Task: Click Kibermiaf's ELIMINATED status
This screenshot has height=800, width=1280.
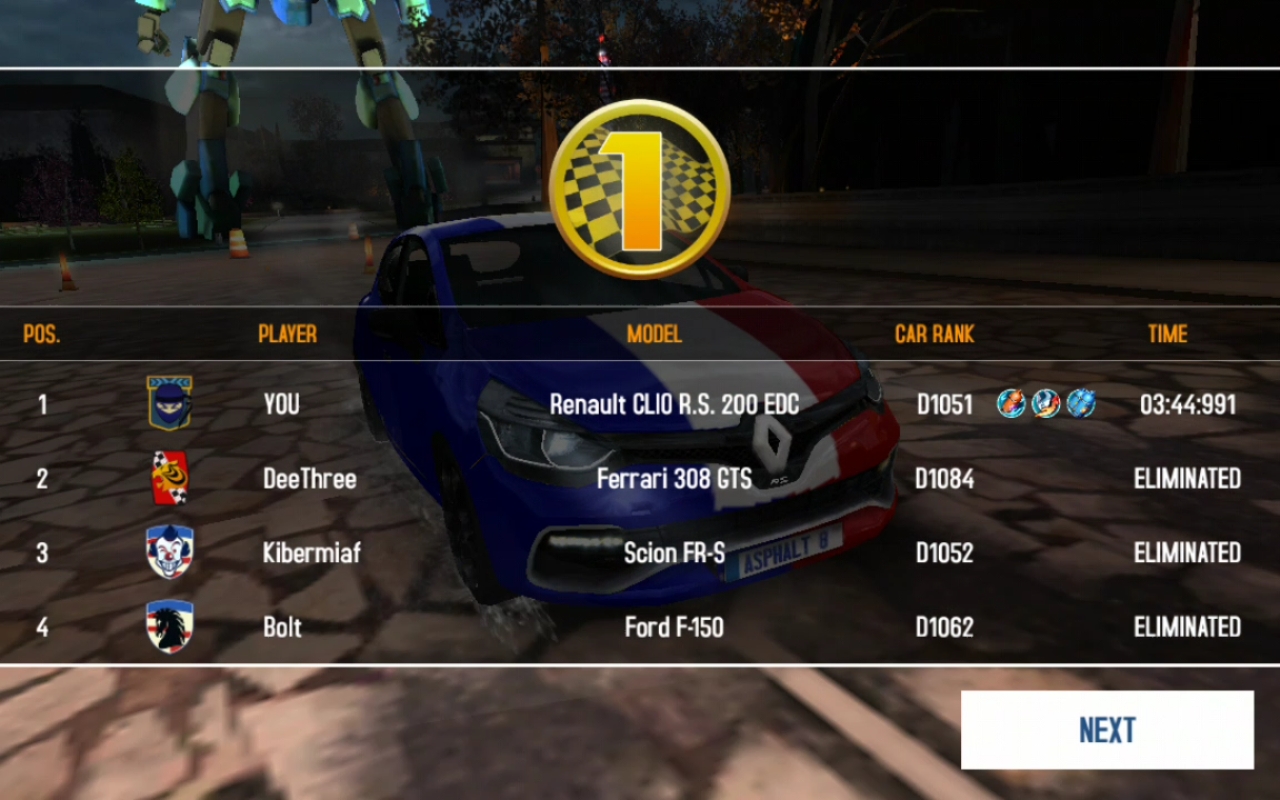Action: point(1186,552)
